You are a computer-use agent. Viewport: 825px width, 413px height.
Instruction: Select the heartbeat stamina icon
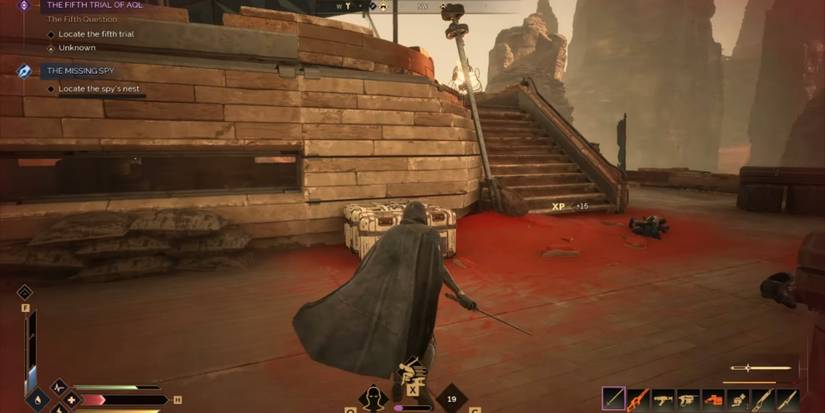(57, 387)
